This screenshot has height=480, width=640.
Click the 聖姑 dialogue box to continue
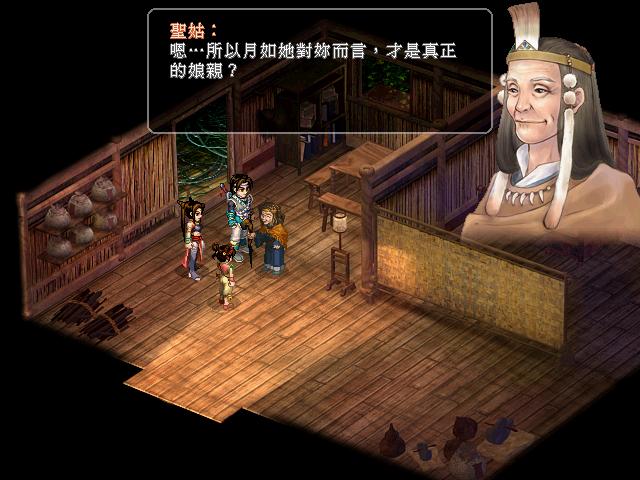click(320, 70)
